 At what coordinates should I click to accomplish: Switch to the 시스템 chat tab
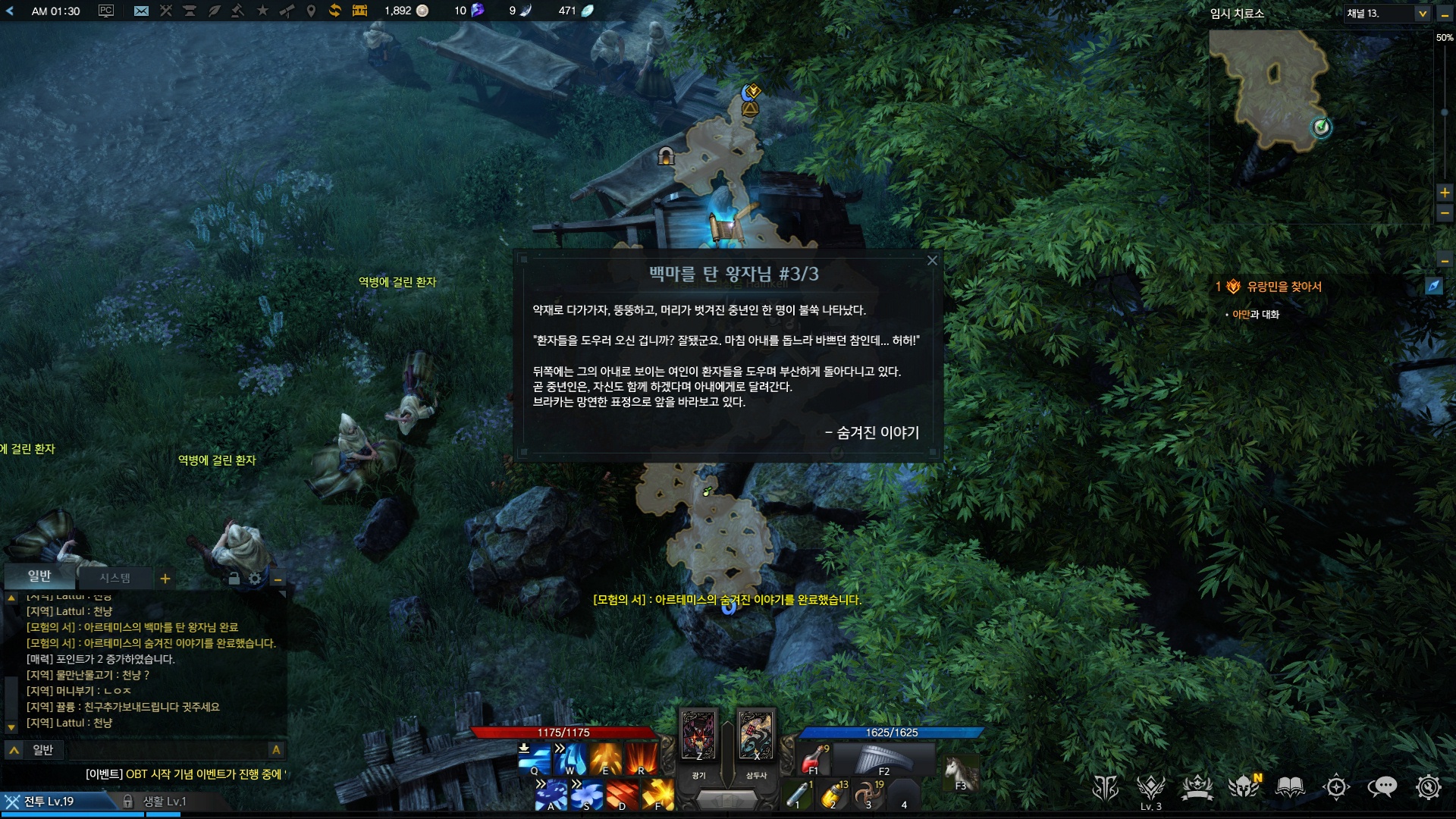click(x=115, y=578)
